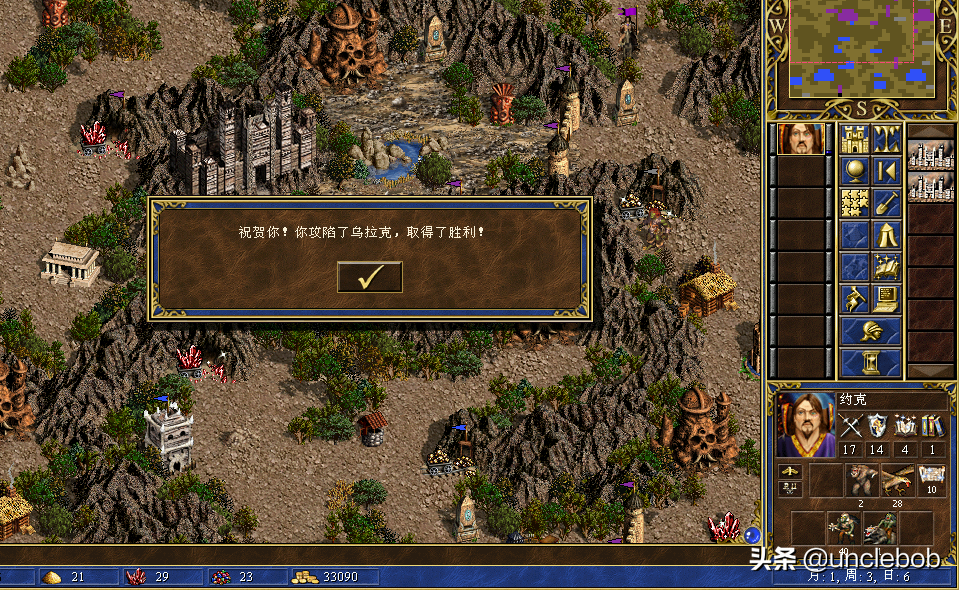Image resolution: width=959 pixels, height=590 pixels.
Task: Use the shovel dig button
Action: point(886,204)
